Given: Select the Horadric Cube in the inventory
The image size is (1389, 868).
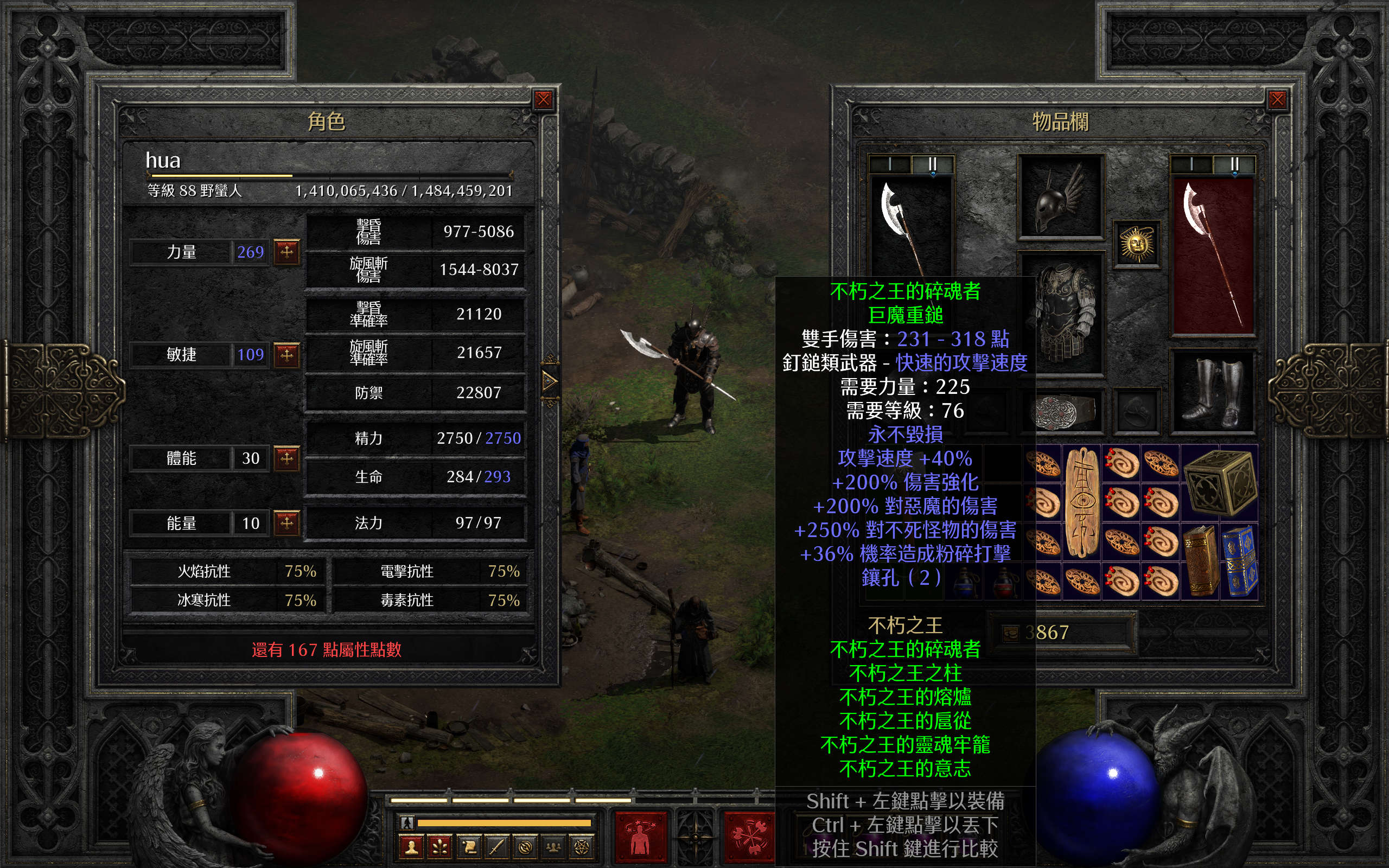Looking at the screenshot, I should coord(1220,482).
